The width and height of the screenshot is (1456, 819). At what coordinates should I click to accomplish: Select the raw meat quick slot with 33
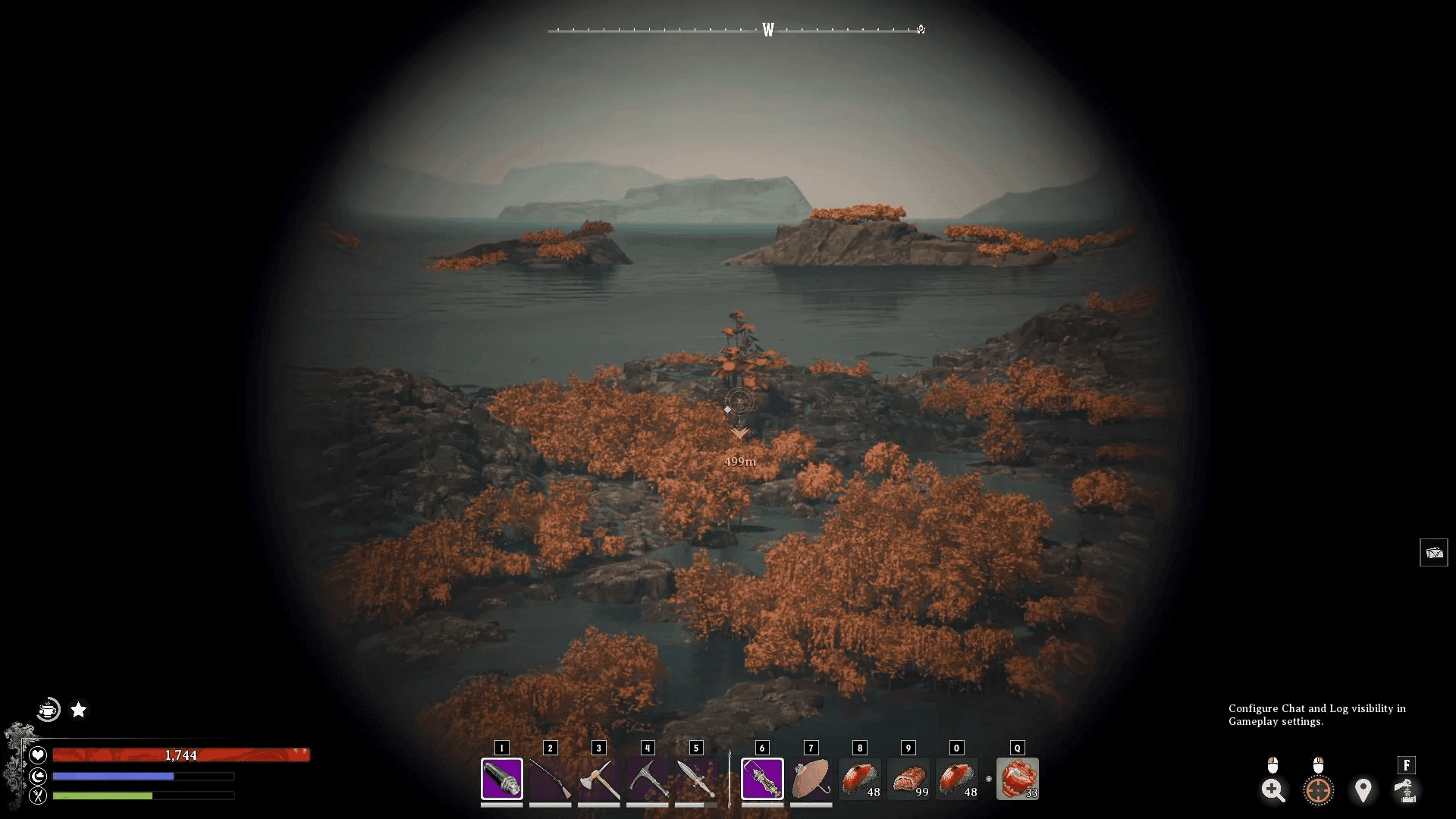click(x=1018, y=779)
